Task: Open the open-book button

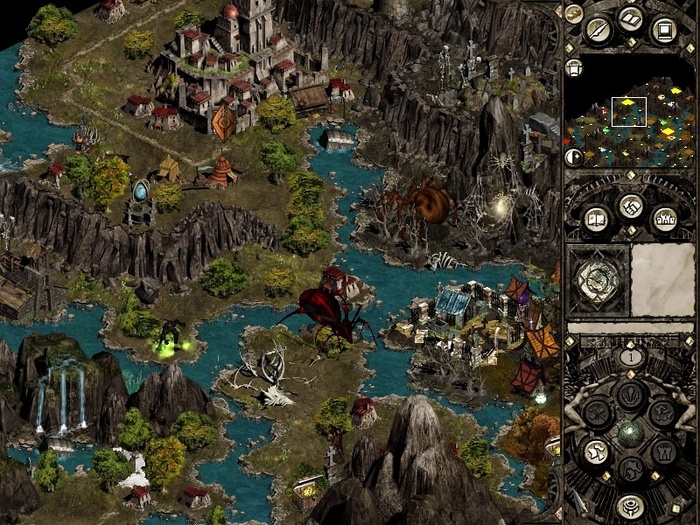Action: [630, 19]
